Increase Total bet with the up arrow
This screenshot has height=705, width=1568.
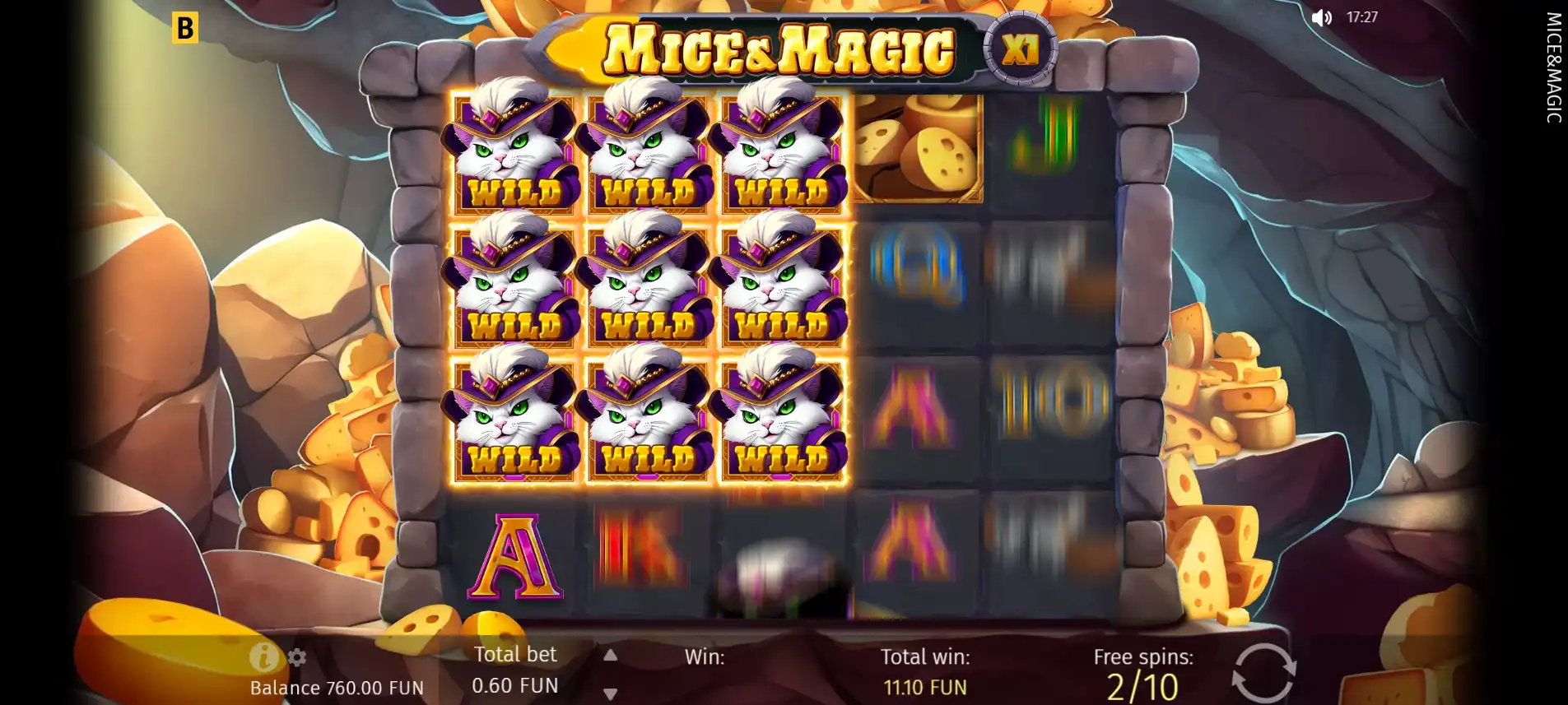[610, 656]
